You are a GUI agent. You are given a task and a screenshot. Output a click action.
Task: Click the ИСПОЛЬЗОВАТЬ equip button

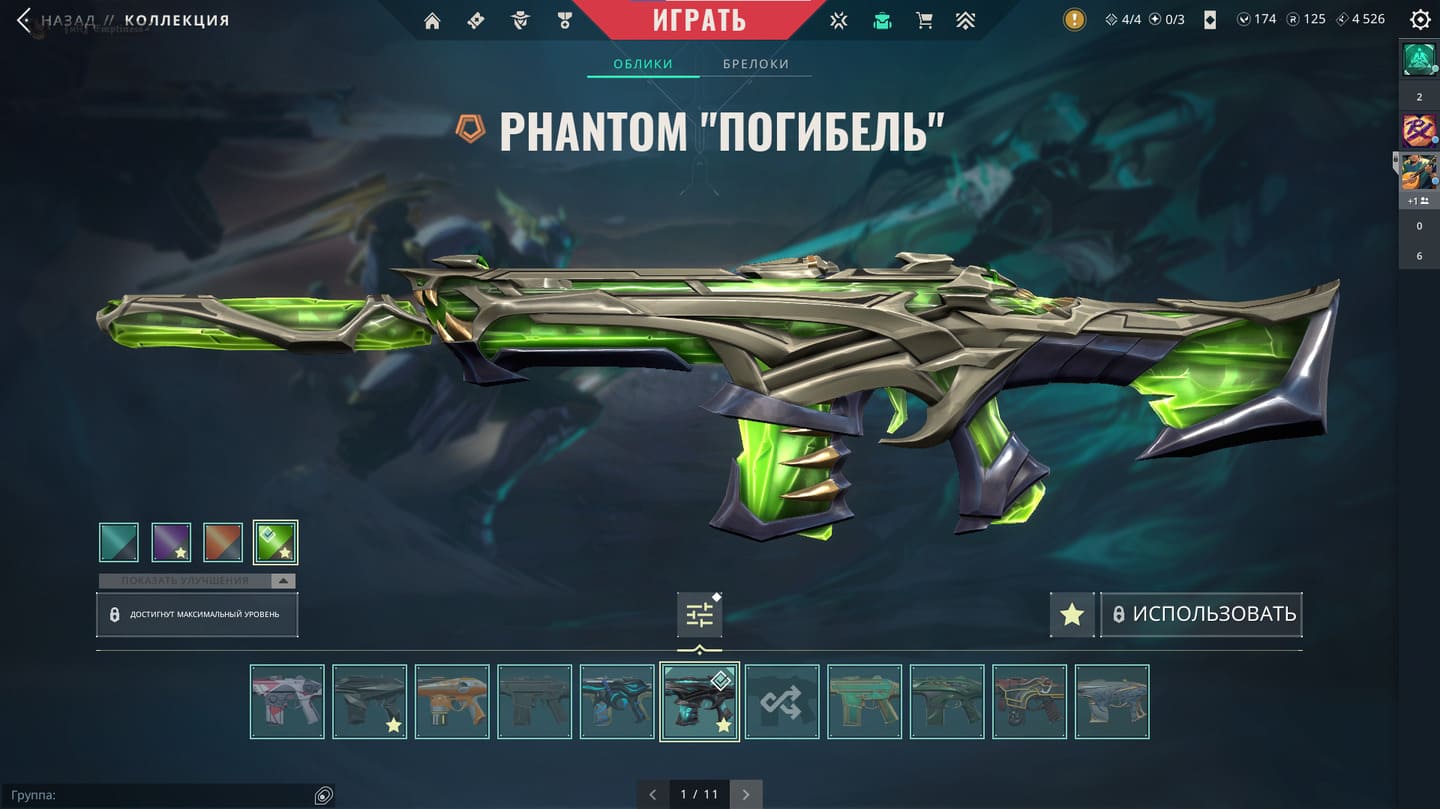pyautogui.click(x=1202, y=614)
